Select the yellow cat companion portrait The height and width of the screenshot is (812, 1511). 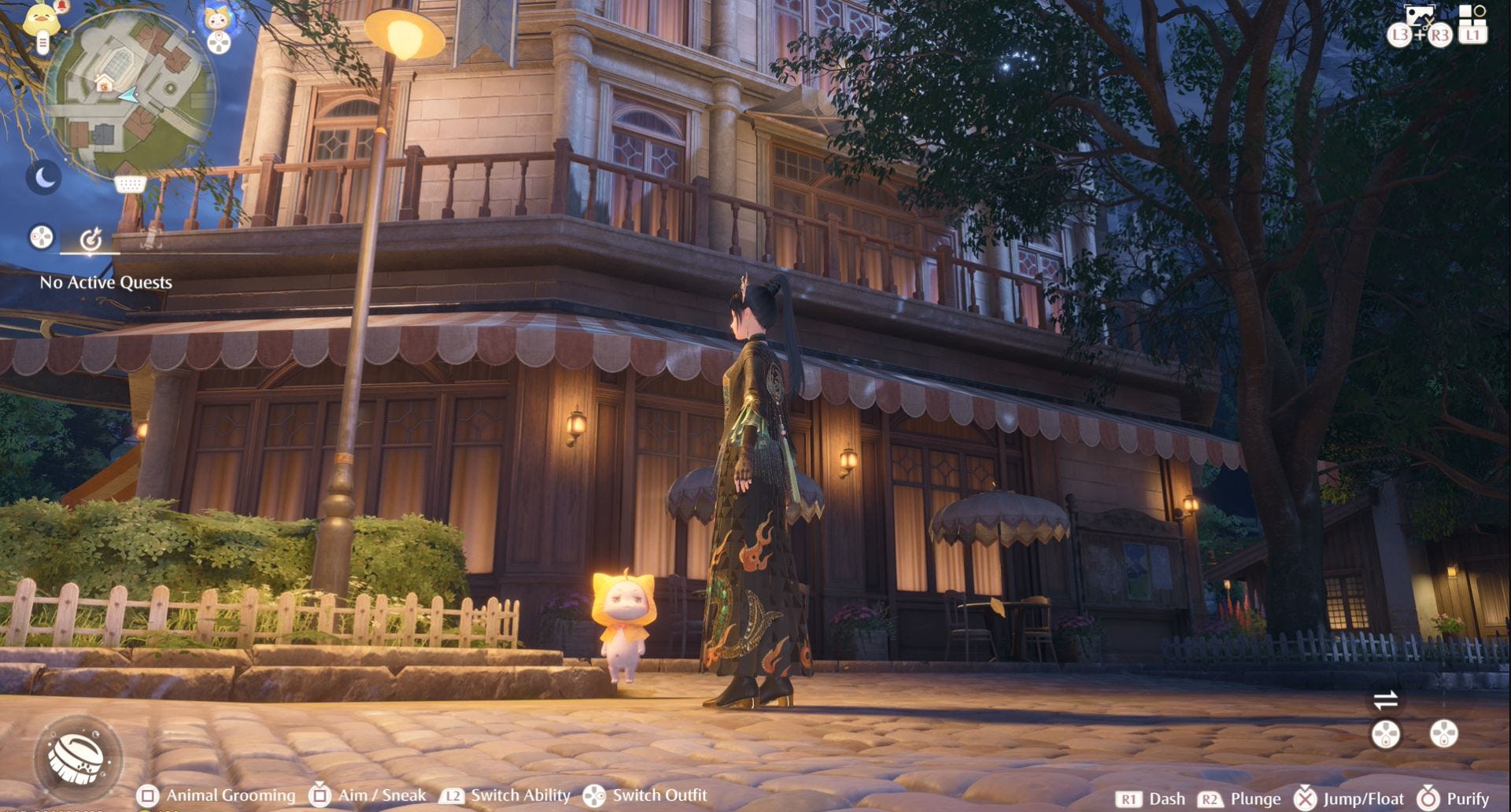(217, 17)
